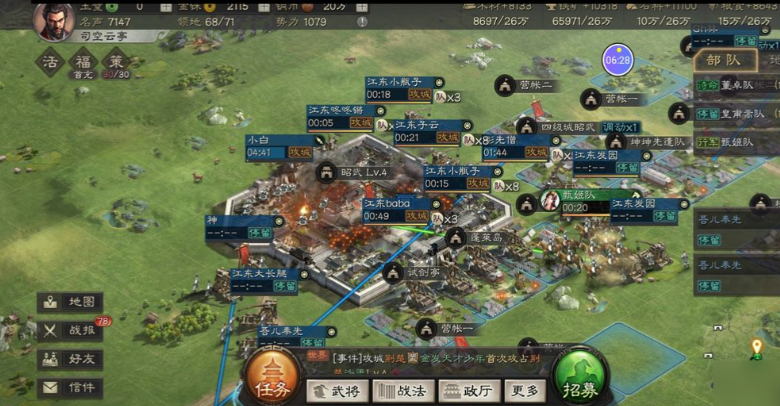Open the 好友 friends list
Viewport: 780px width, 406px height.
pyautogui.click(x=69, y=359)
